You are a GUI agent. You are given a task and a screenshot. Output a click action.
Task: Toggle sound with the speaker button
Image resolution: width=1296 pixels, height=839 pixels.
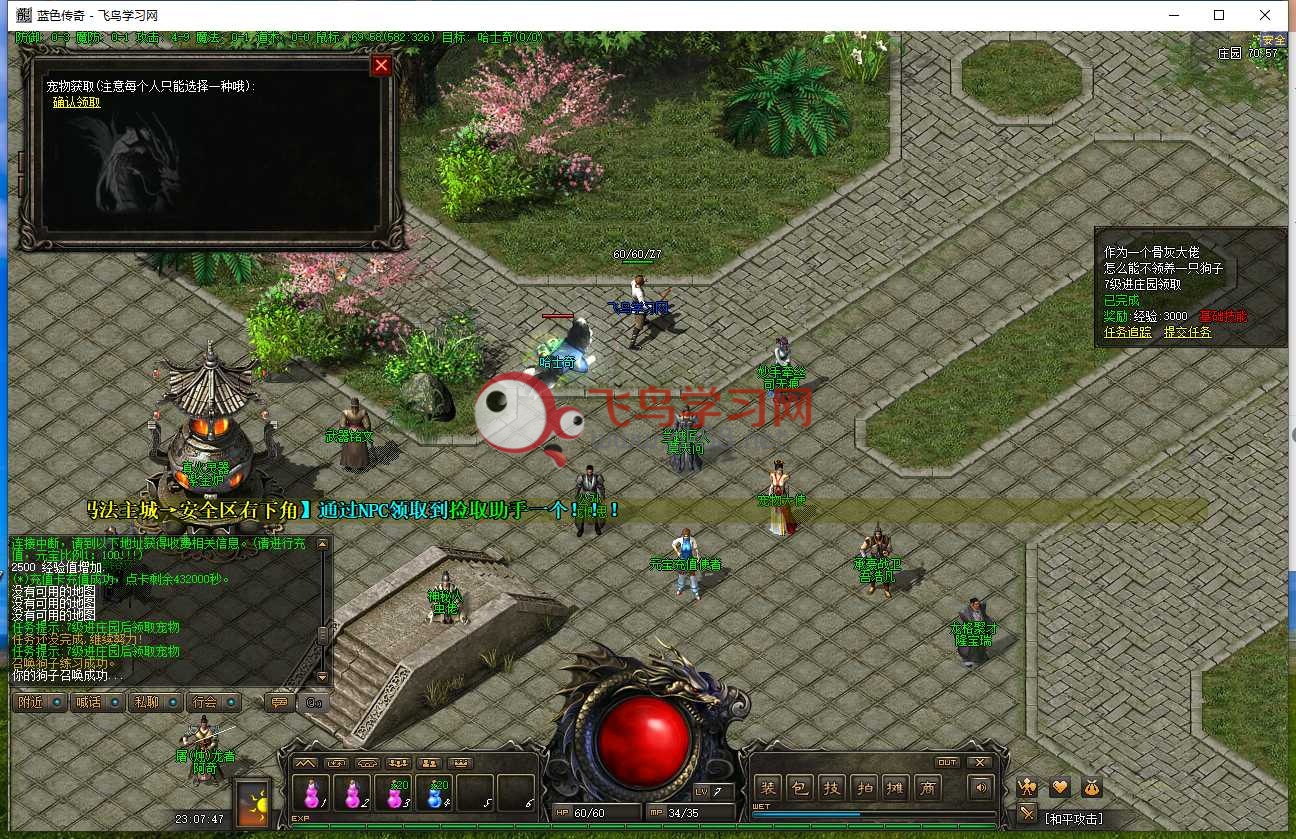coord(981,788)
